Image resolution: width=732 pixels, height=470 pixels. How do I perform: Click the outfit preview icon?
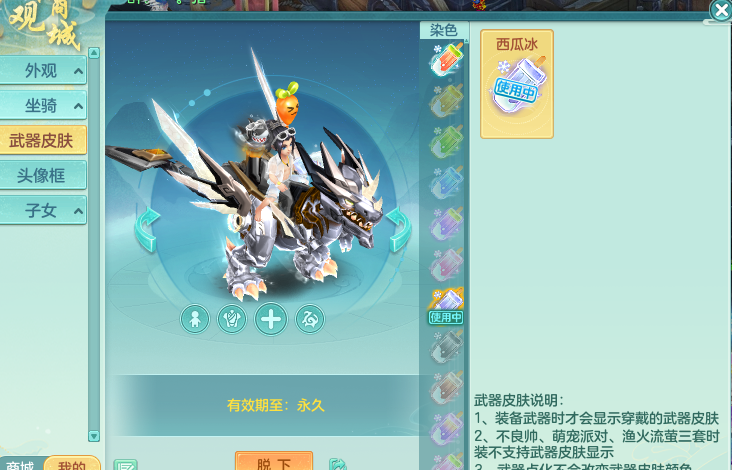[x=232, y=320]
